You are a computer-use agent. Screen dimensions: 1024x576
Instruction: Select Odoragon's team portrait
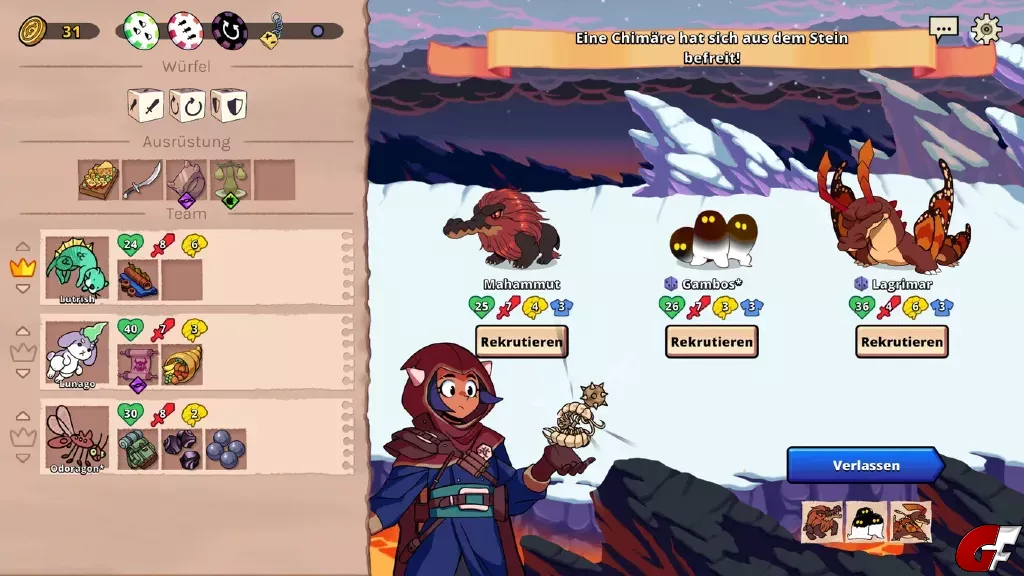[x=77, y=437]
